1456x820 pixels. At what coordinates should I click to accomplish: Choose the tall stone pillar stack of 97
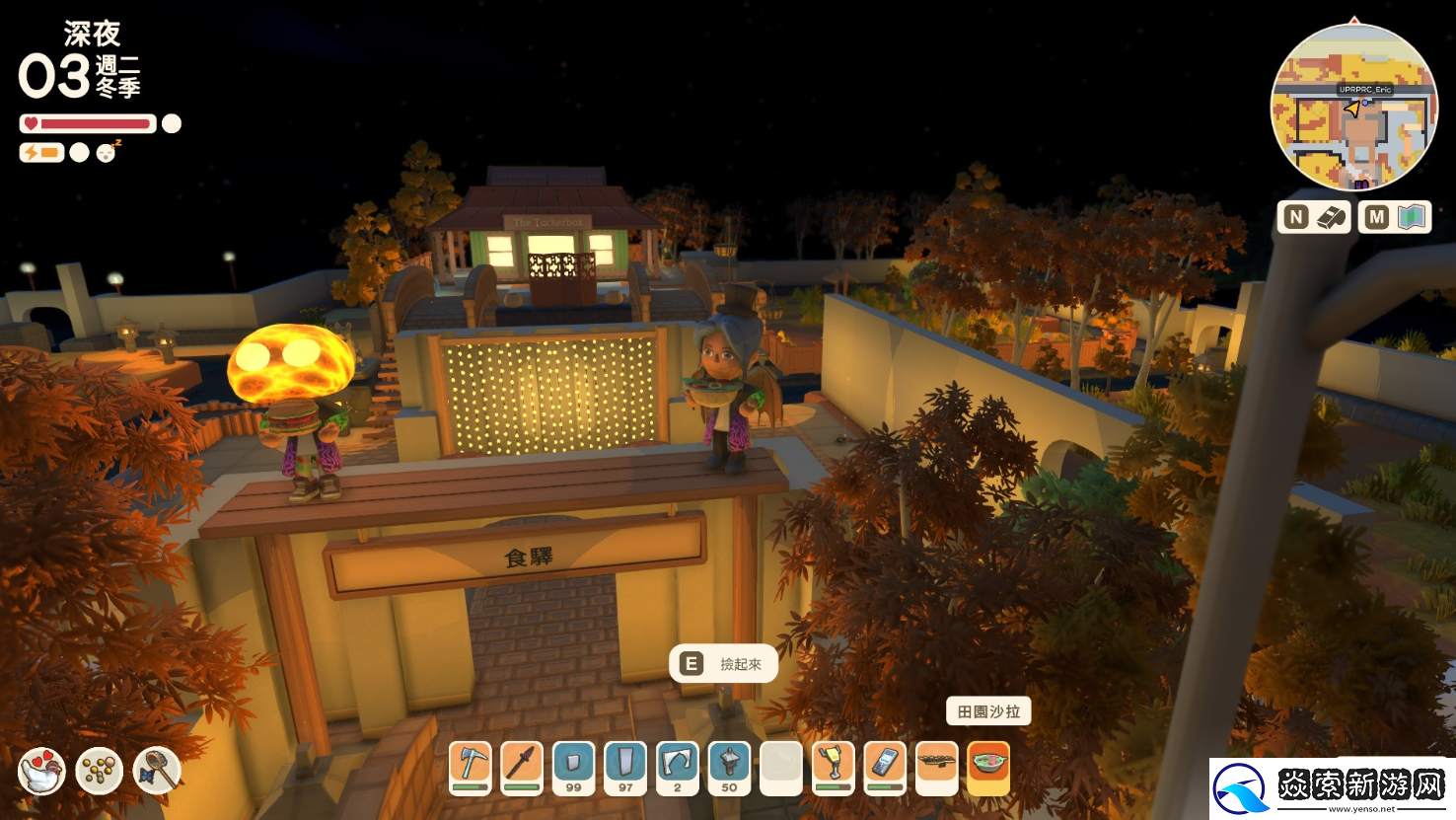[625, 767]
